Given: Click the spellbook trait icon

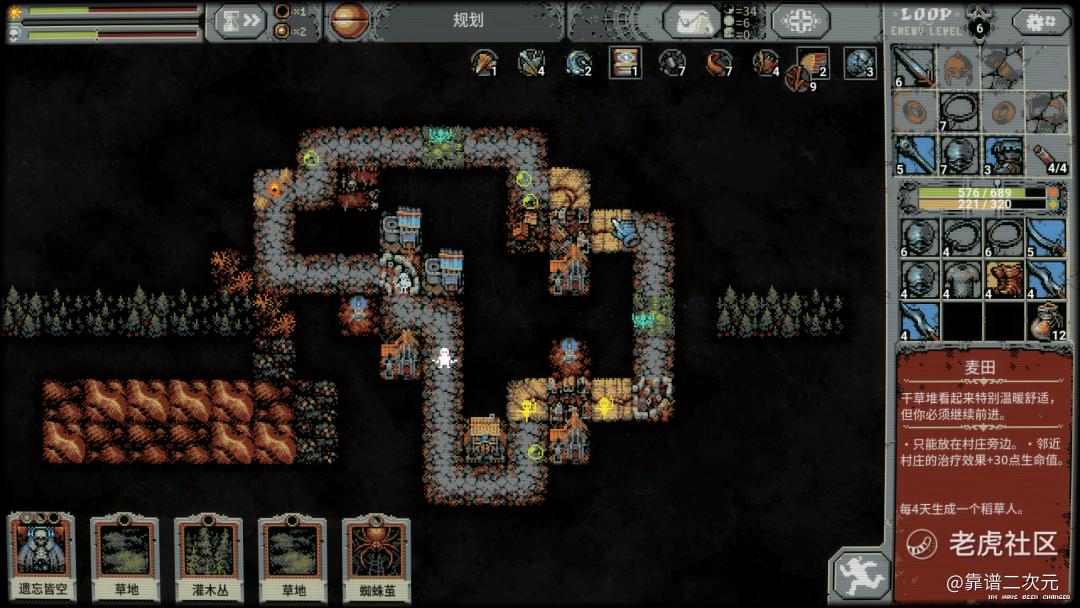Looking at the screenshot, I should coord(625,62).
